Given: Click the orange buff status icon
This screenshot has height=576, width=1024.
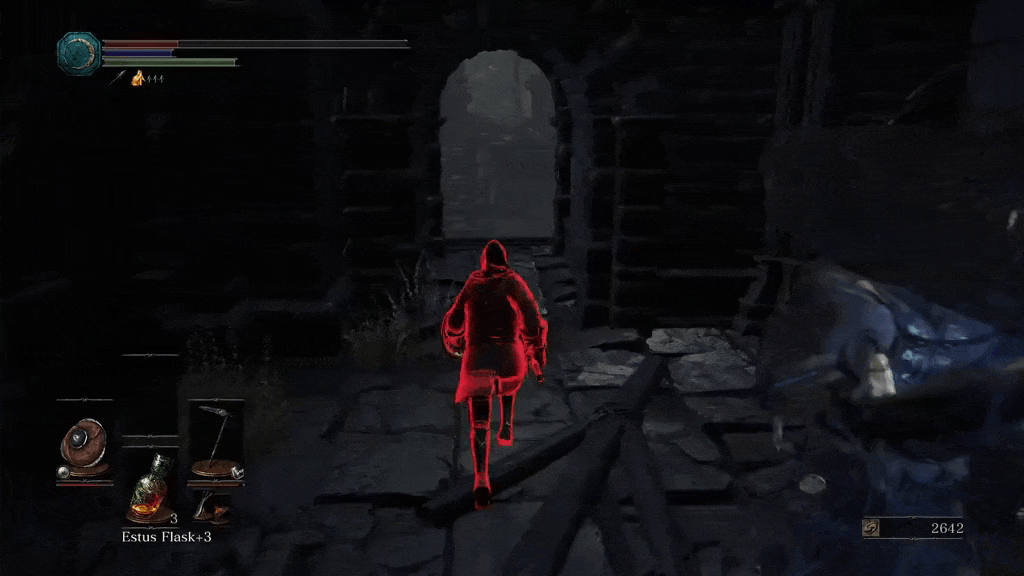Looking at the screenshot, I should pyautogui.click(x=138, y=78).
